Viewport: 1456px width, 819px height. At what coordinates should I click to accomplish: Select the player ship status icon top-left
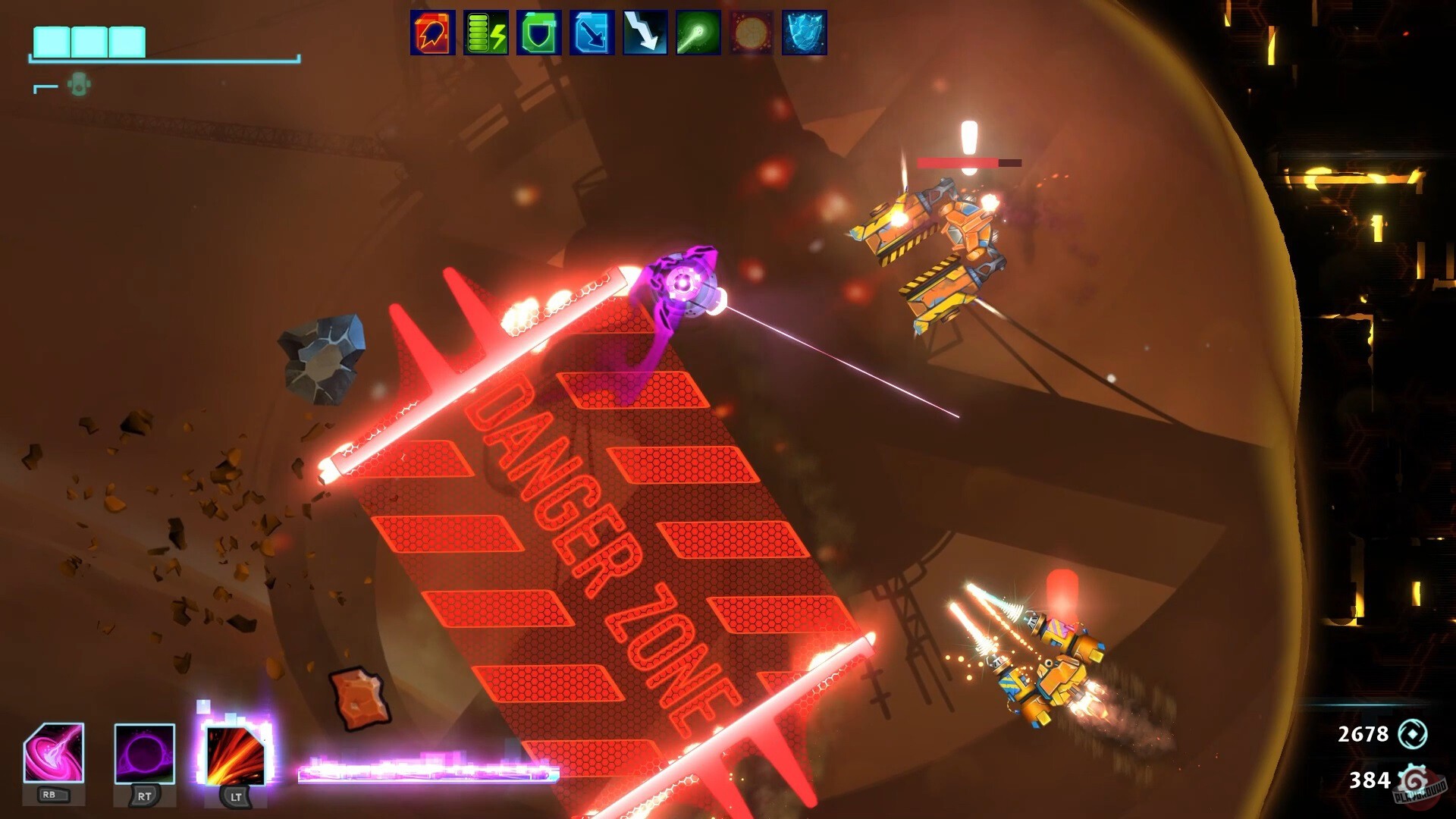[x=79, y=83]
